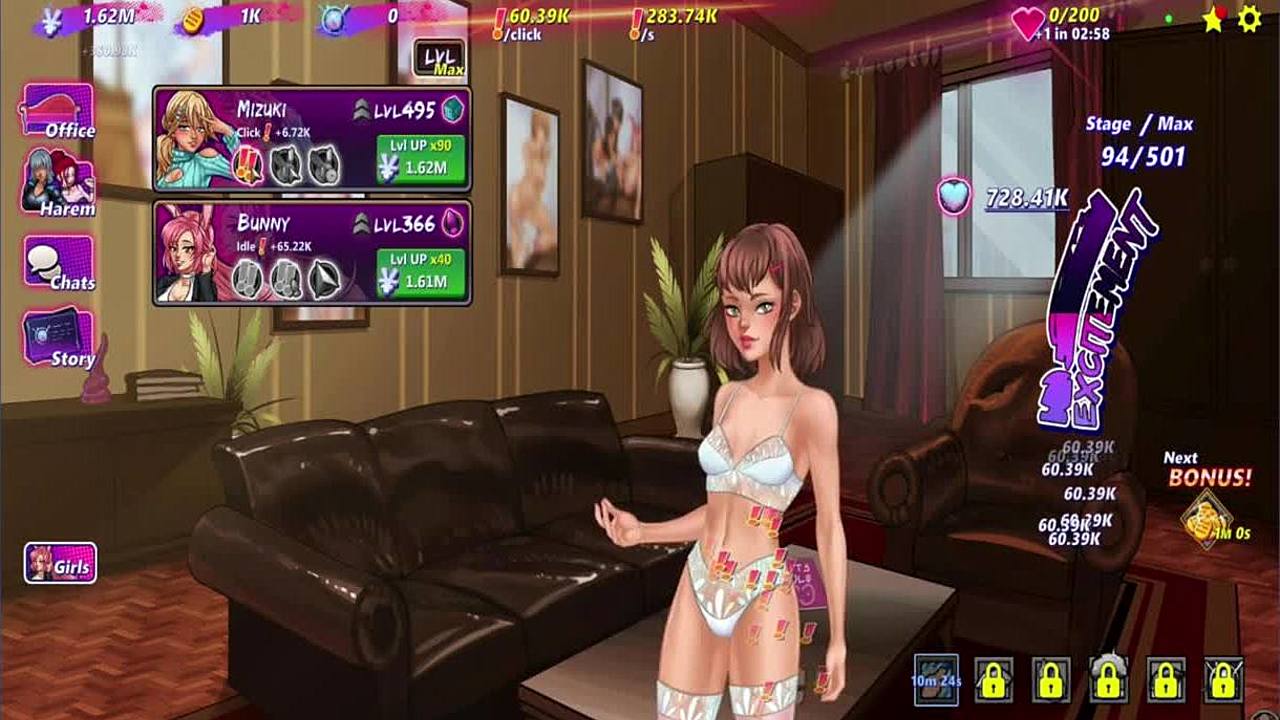Level up Mizuki for 1.62M
Screen dimensions: 1280x720
click(x=420, y=159)
